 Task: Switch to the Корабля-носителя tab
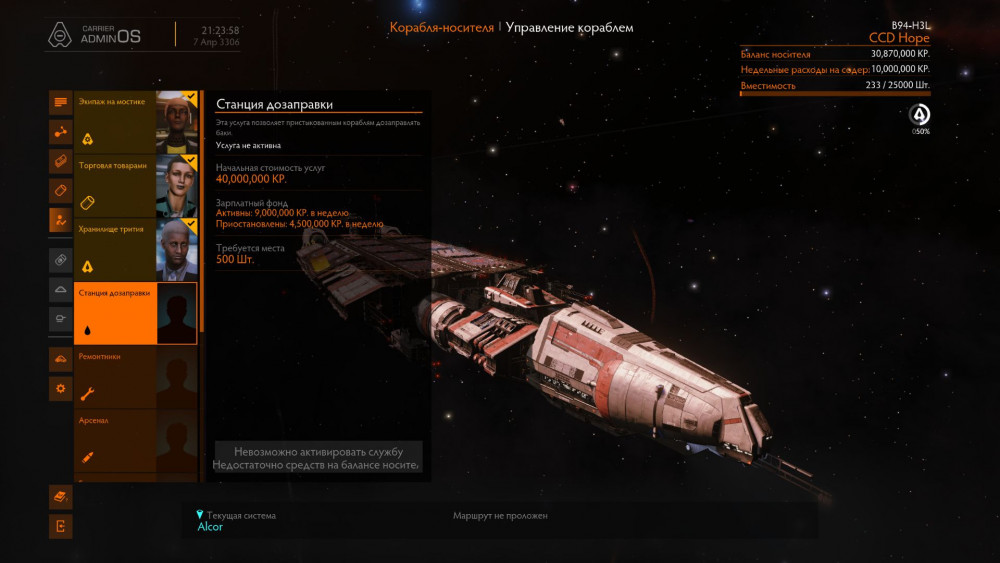point(441,28)
